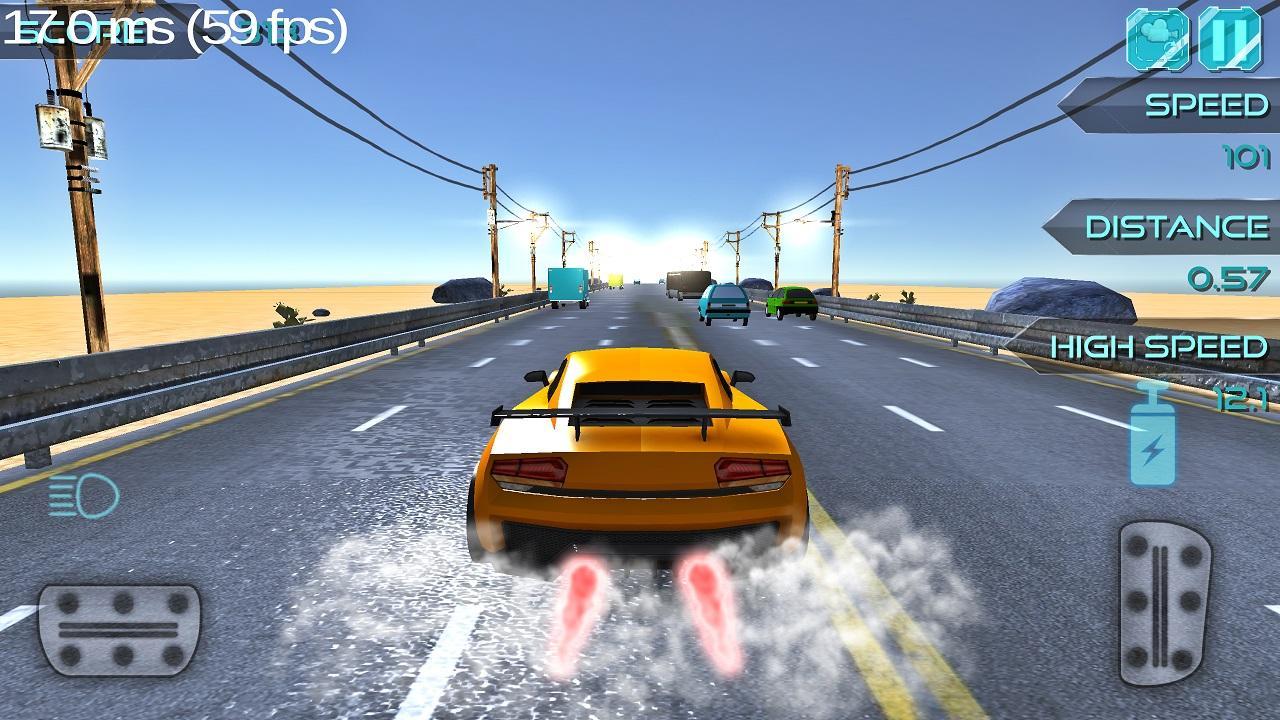Click the green car ahead on the right
Viewport: 1280px width, 720px height.
tap(789, 302)
